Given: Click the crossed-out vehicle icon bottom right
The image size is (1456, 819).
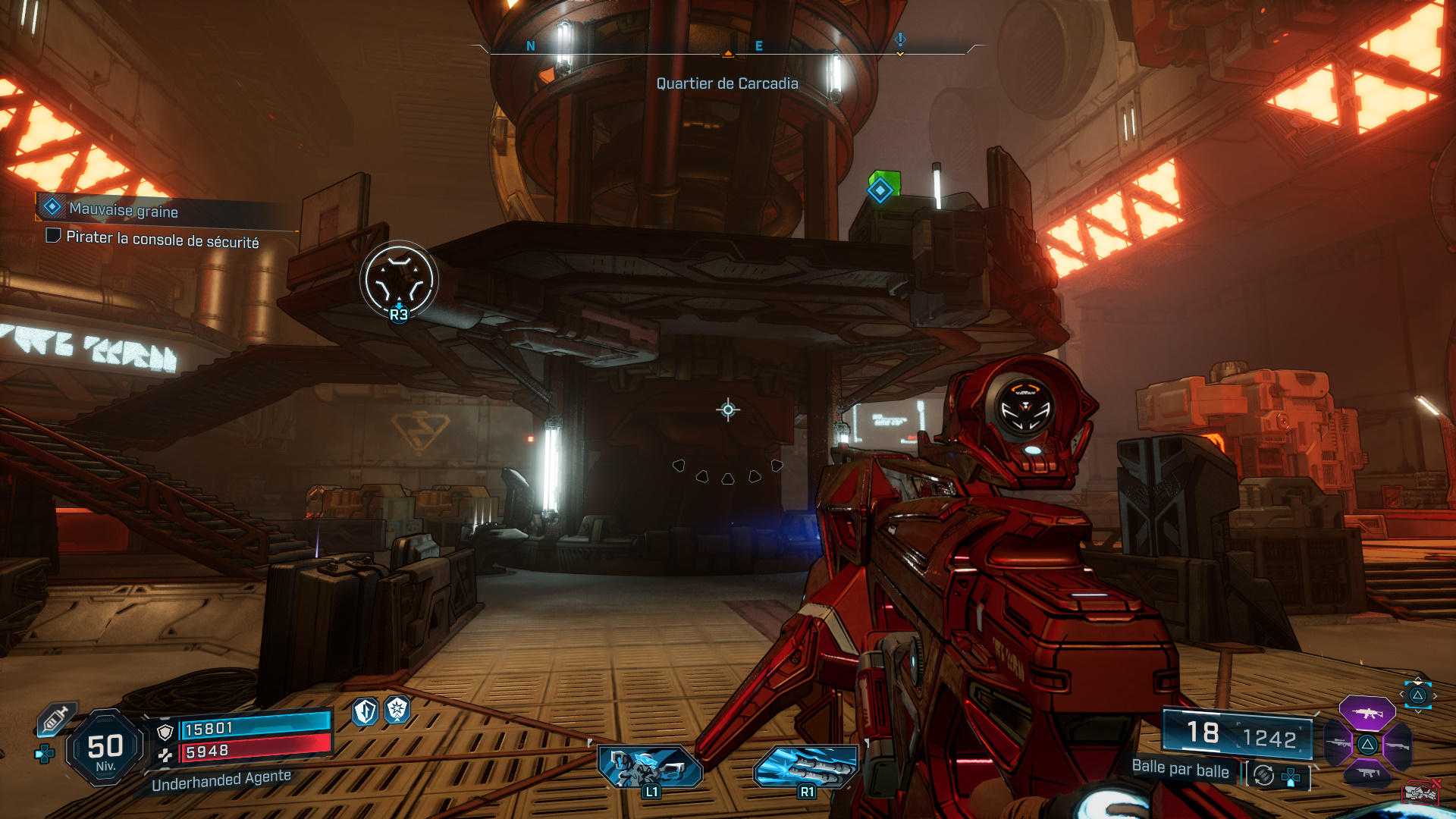Looking at the screenshot, I should click(x=1422, y=794).
